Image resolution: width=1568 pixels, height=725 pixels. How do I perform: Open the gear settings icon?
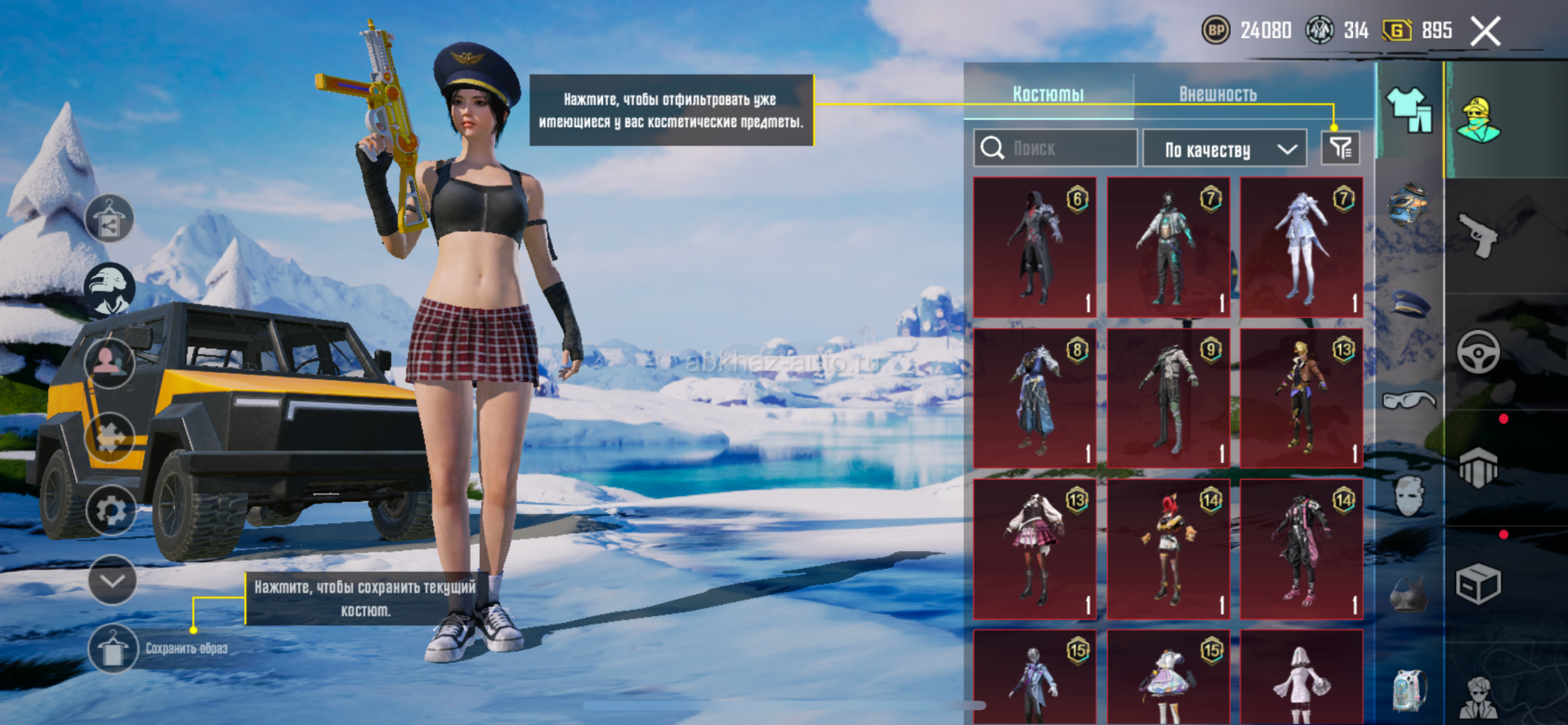[x=111, y=510]
